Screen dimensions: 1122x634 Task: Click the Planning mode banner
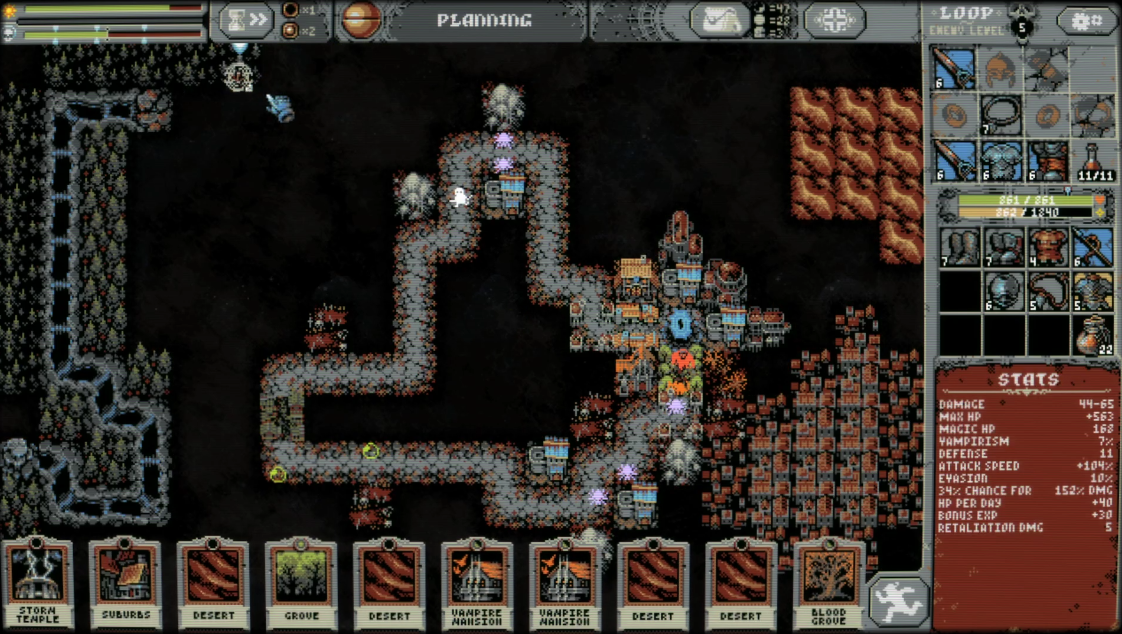pos(484,20)
